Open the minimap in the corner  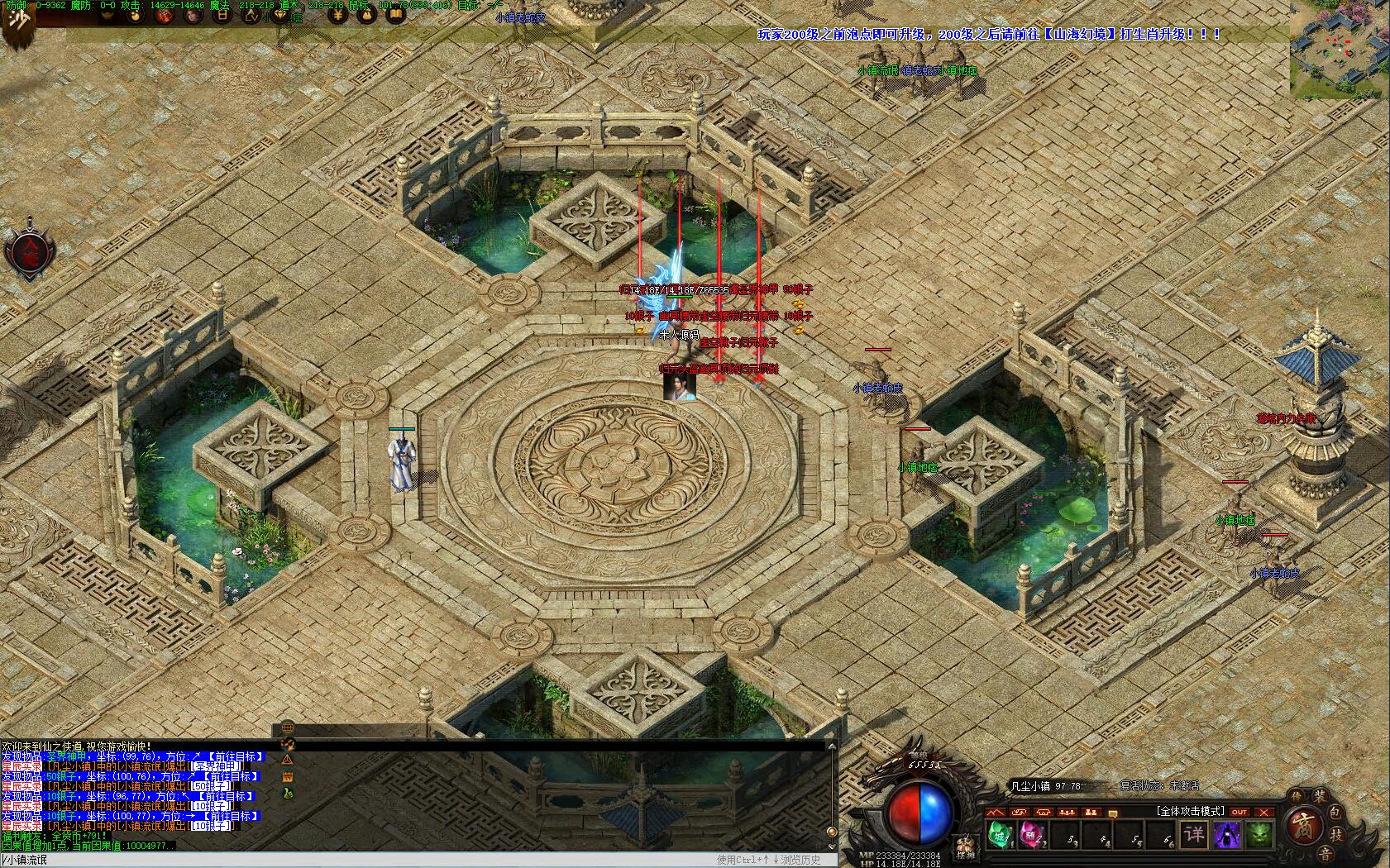point(1340,50)
